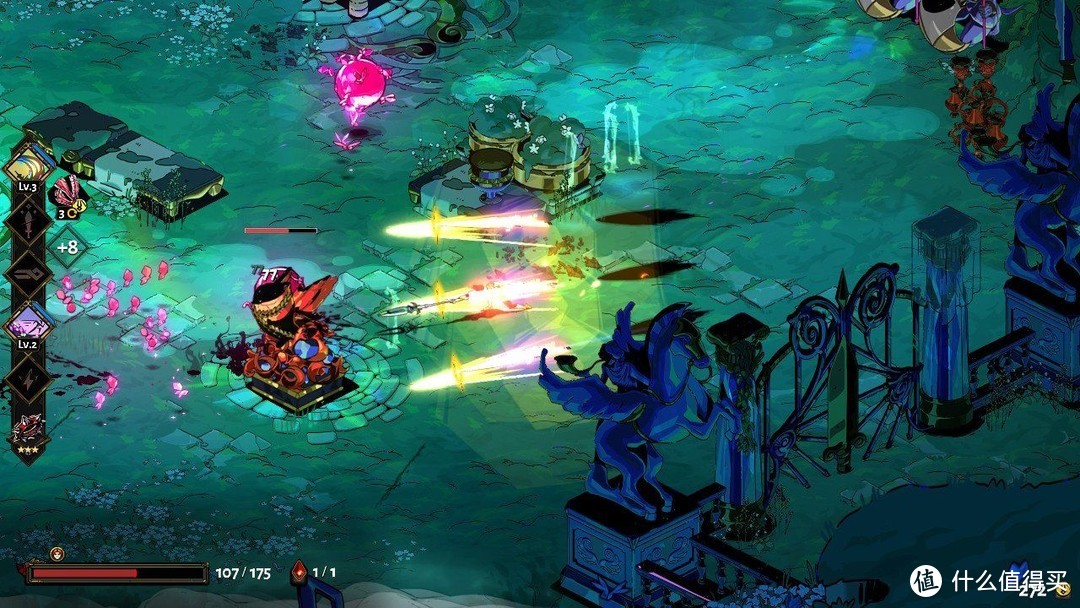Click the red bloodstone cast icon
The width and height of the screenshot is (1080, 608).
(298, 573)
